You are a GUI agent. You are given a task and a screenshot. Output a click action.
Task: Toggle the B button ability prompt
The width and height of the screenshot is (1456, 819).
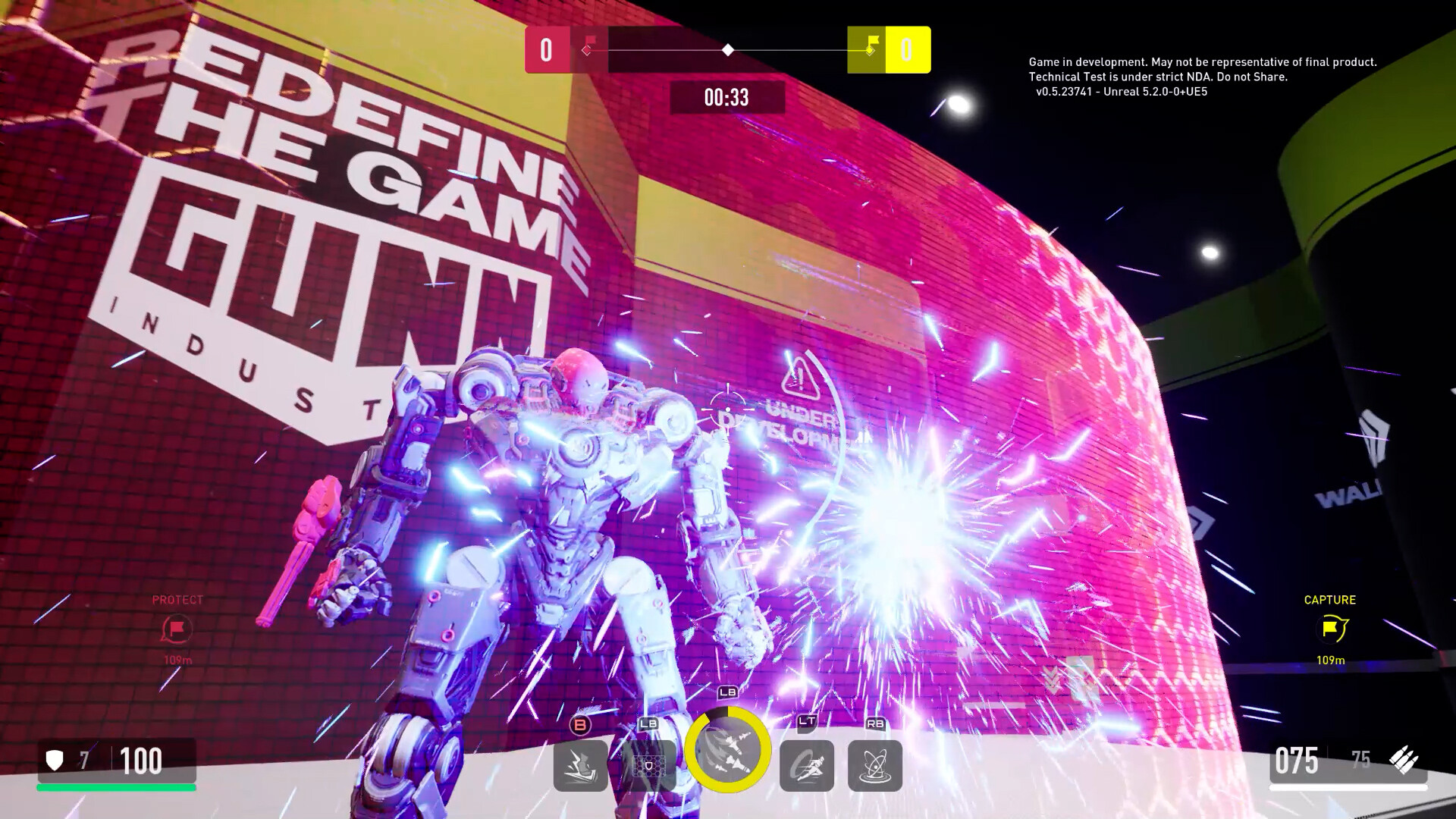(579, 726)
